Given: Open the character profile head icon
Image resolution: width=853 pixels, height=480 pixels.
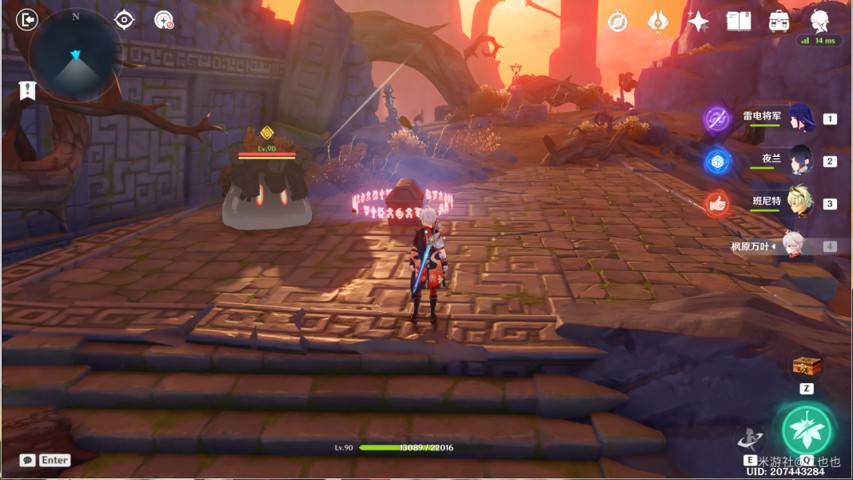Looking at the screenshot, I should [x=820, y=19].
